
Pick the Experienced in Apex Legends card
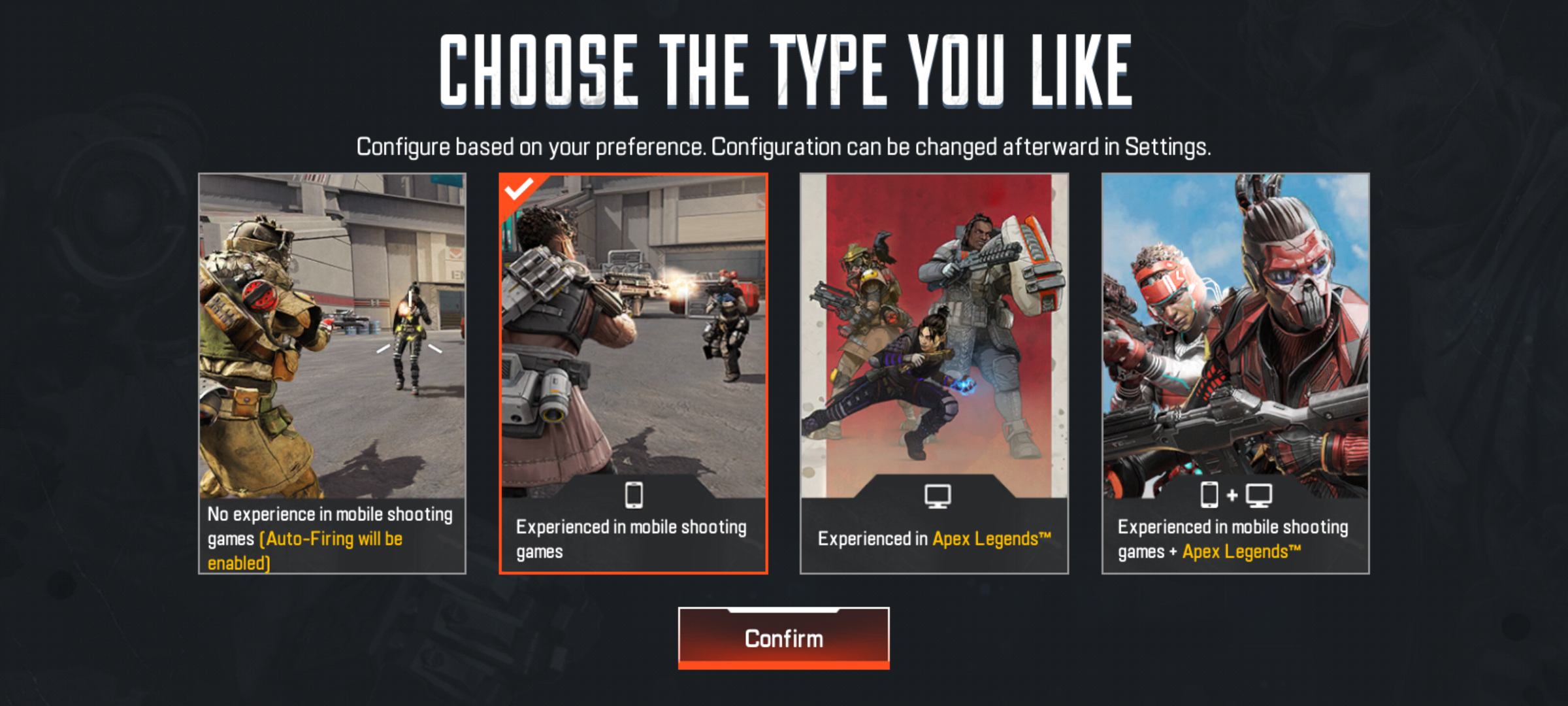pyautogui.click(x=934, y=373)
